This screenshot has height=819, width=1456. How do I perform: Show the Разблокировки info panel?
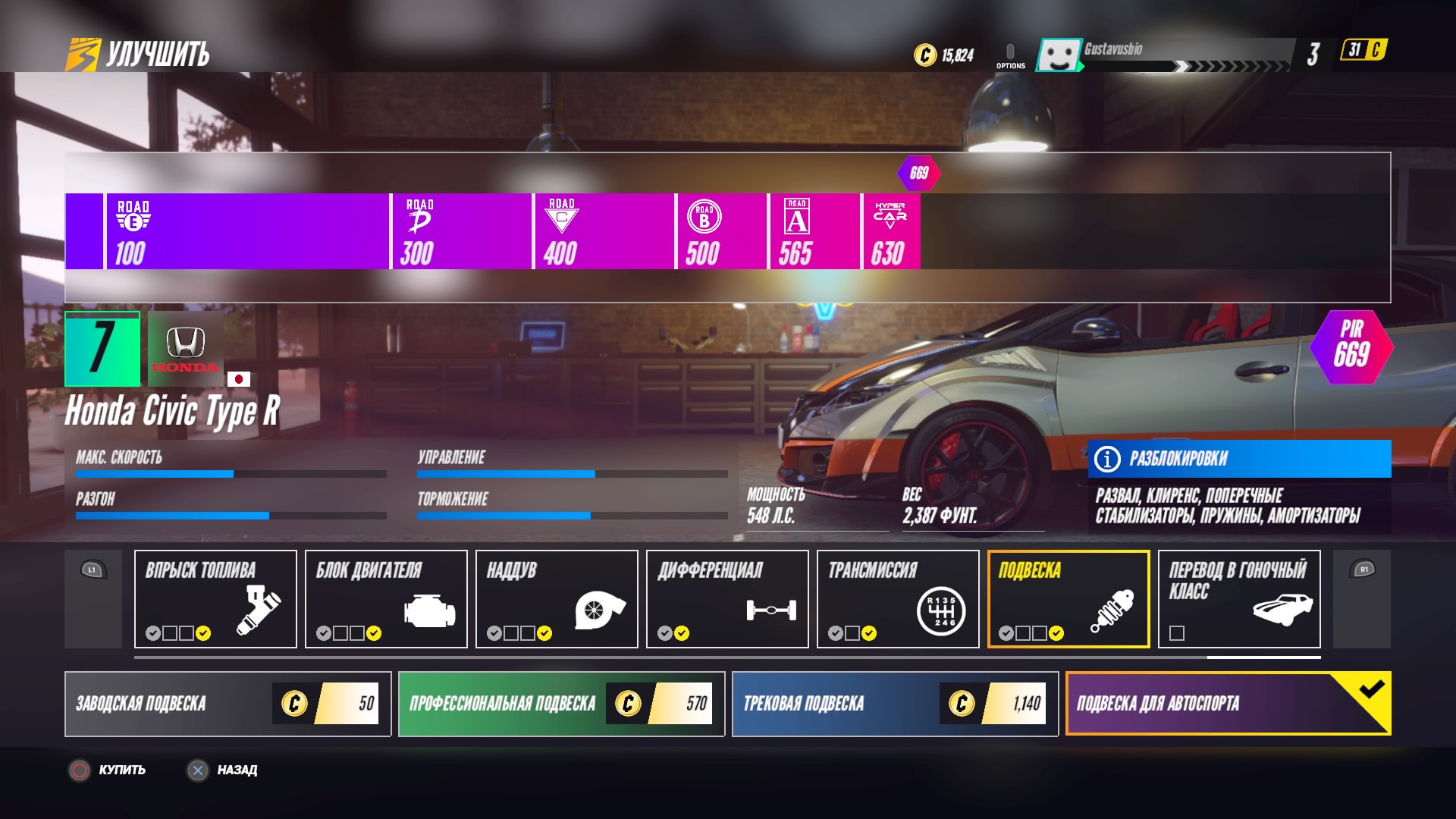pyautogui.click(x=1239, y=459)
